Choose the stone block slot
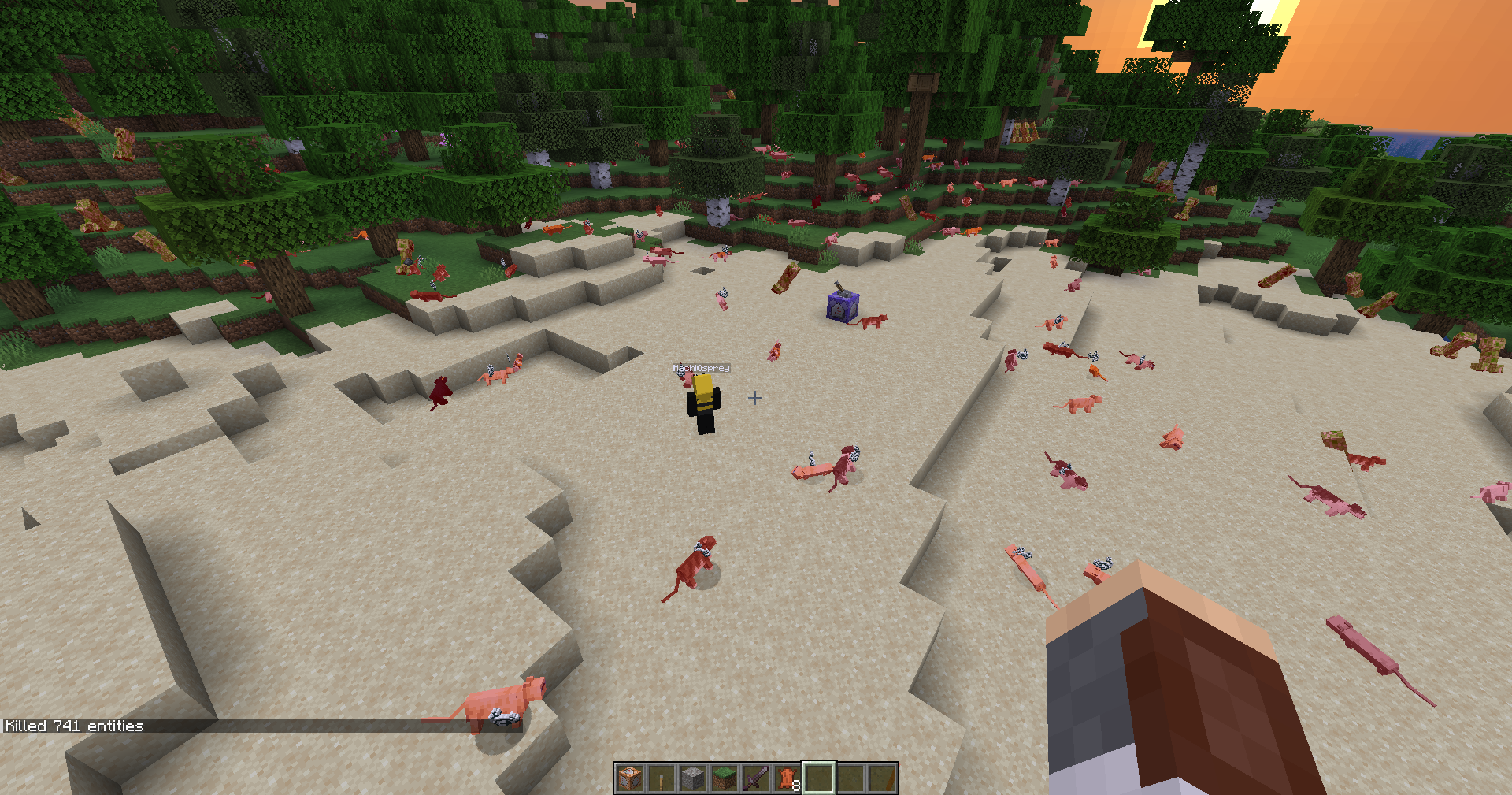 click(693, 778)
